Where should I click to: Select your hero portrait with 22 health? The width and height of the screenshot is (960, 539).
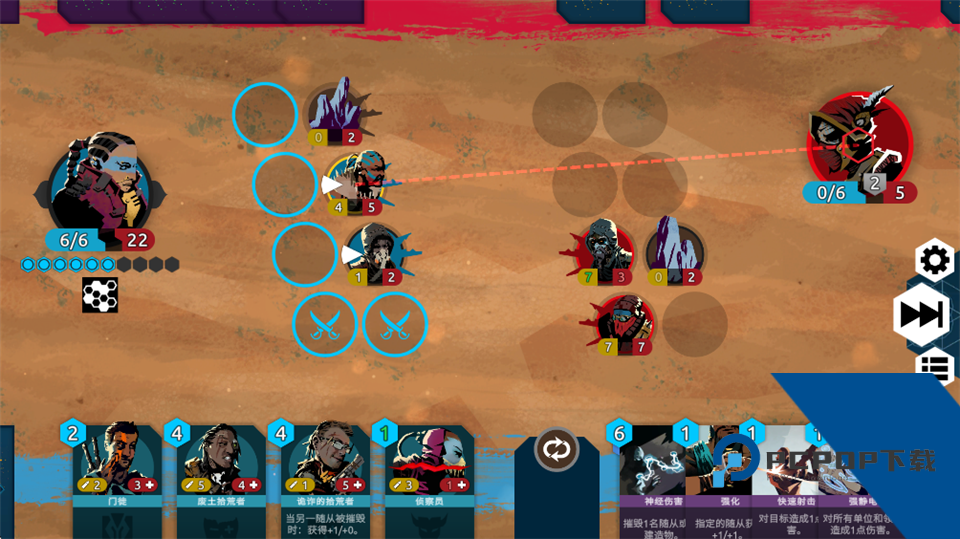[100, 188]
